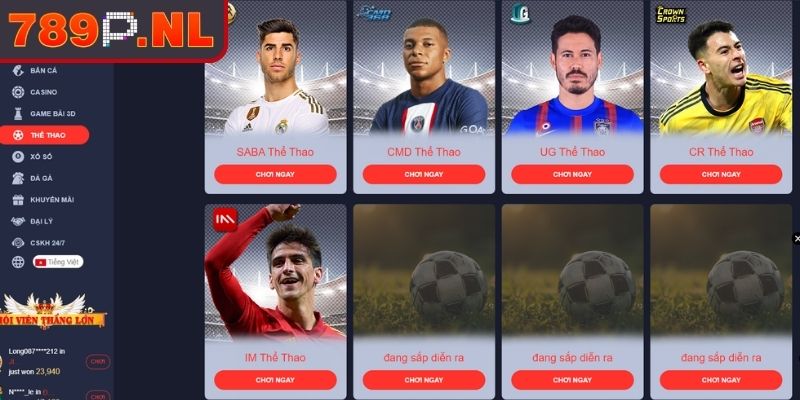
Task: Launch CR Thể Thao using Chơi Ngay
Action: pyautogui.click(x=721, y=174)
